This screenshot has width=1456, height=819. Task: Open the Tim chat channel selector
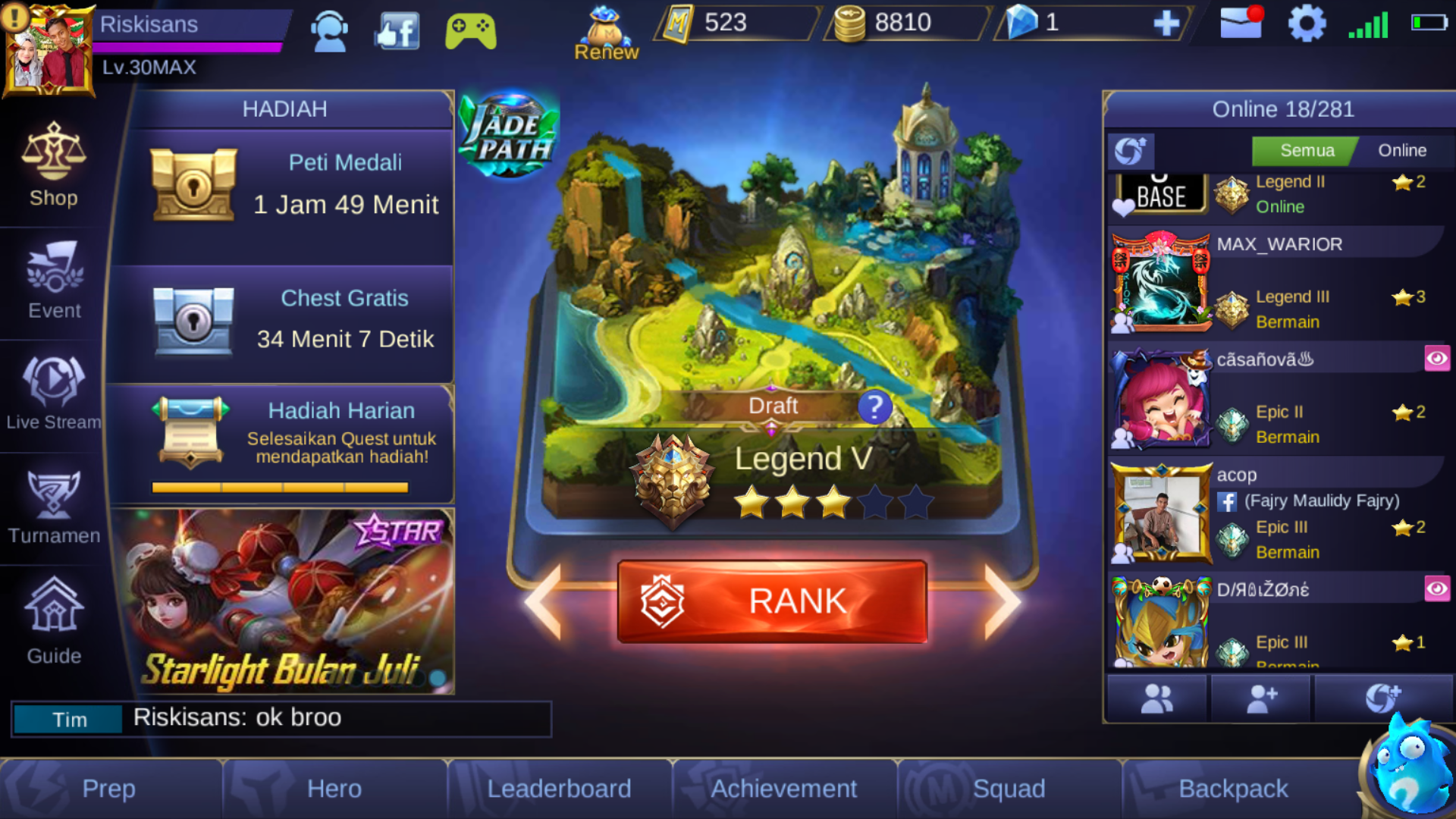click(68, 718)
